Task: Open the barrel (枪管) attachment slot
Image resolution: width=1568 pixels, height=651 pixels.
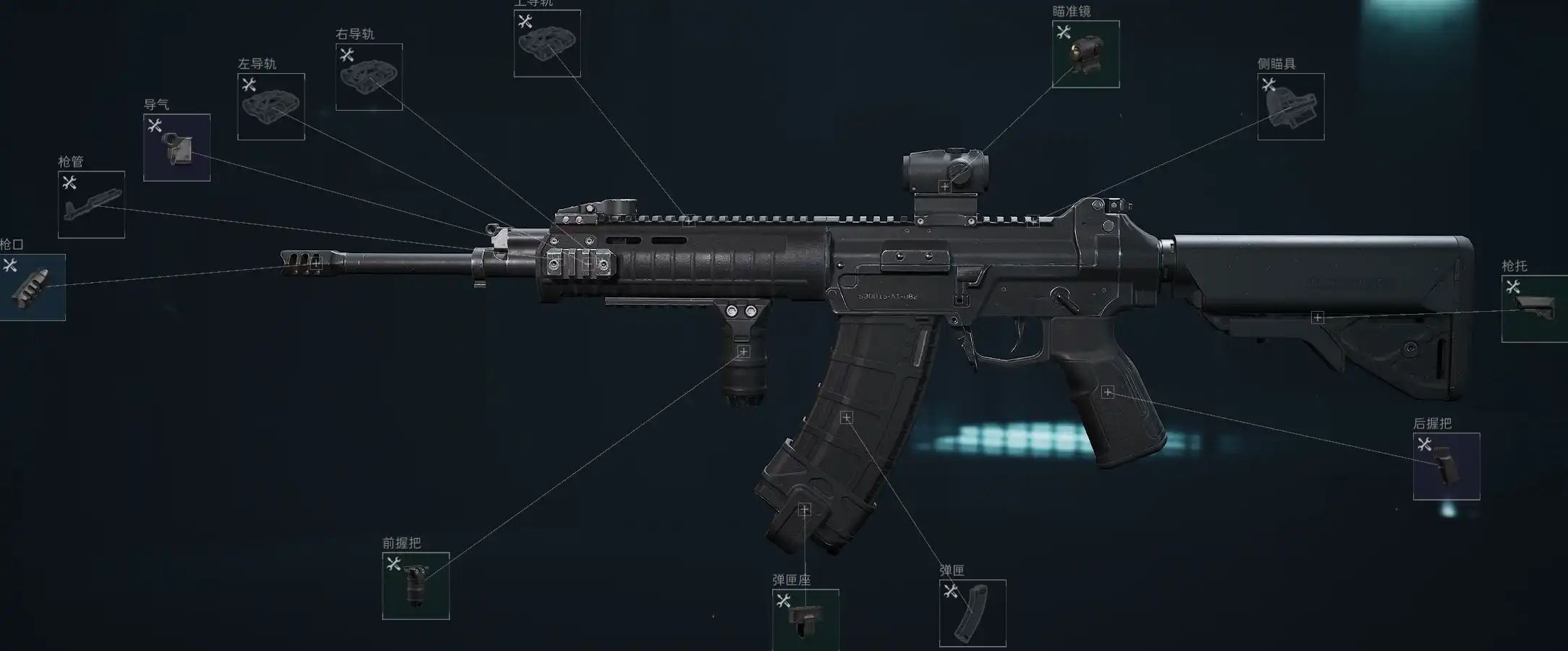Action: pyautogui.click(x=91, y=205)
